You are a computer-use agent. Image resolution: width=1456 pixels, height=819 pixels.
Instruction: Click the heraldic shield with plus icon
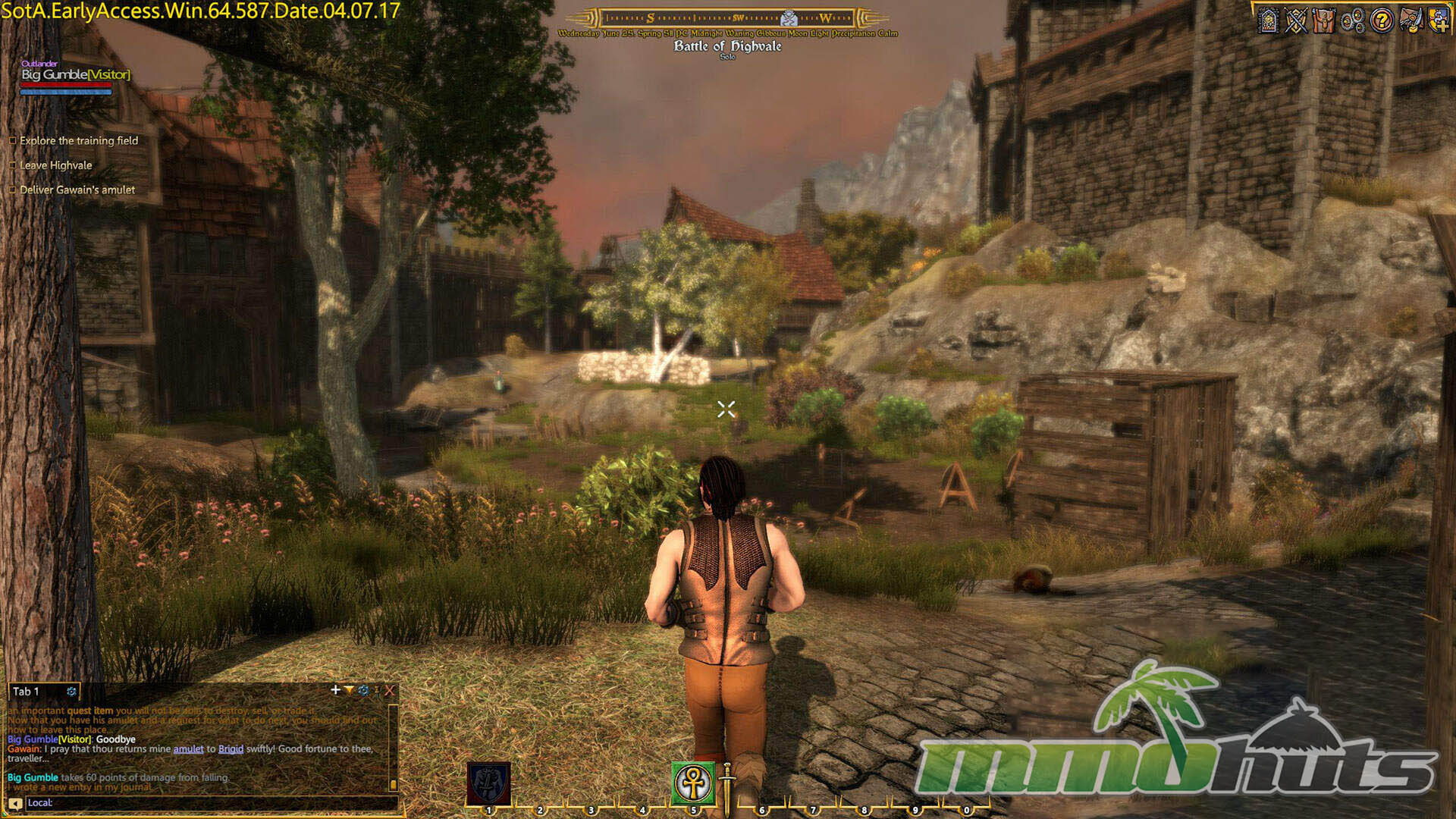click(x=1439, y=20)
